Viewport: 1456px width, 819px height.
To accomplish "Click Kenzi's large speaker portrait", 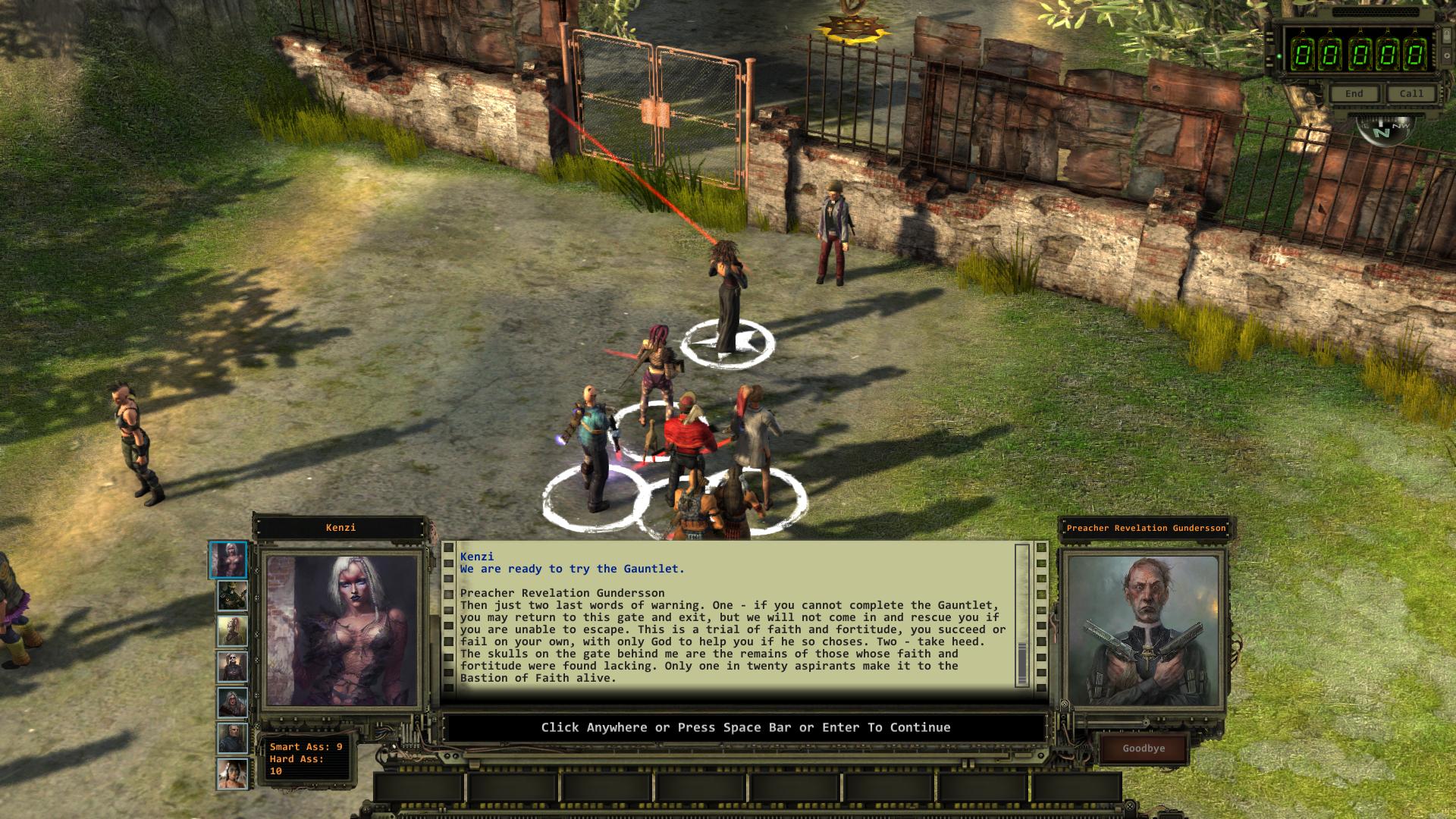I will [341, 629].
